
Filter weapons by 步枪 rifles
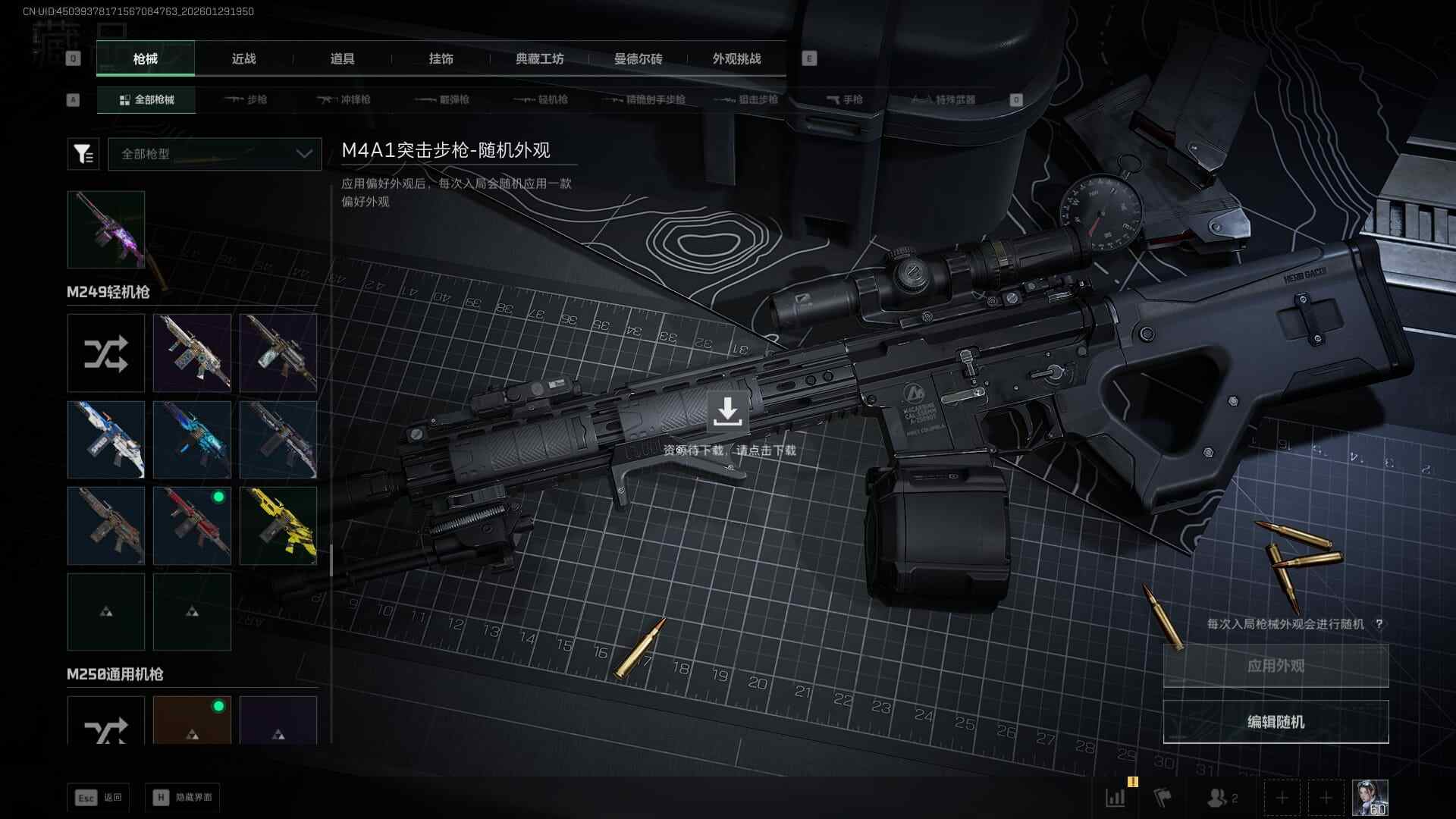coord(246,100)
